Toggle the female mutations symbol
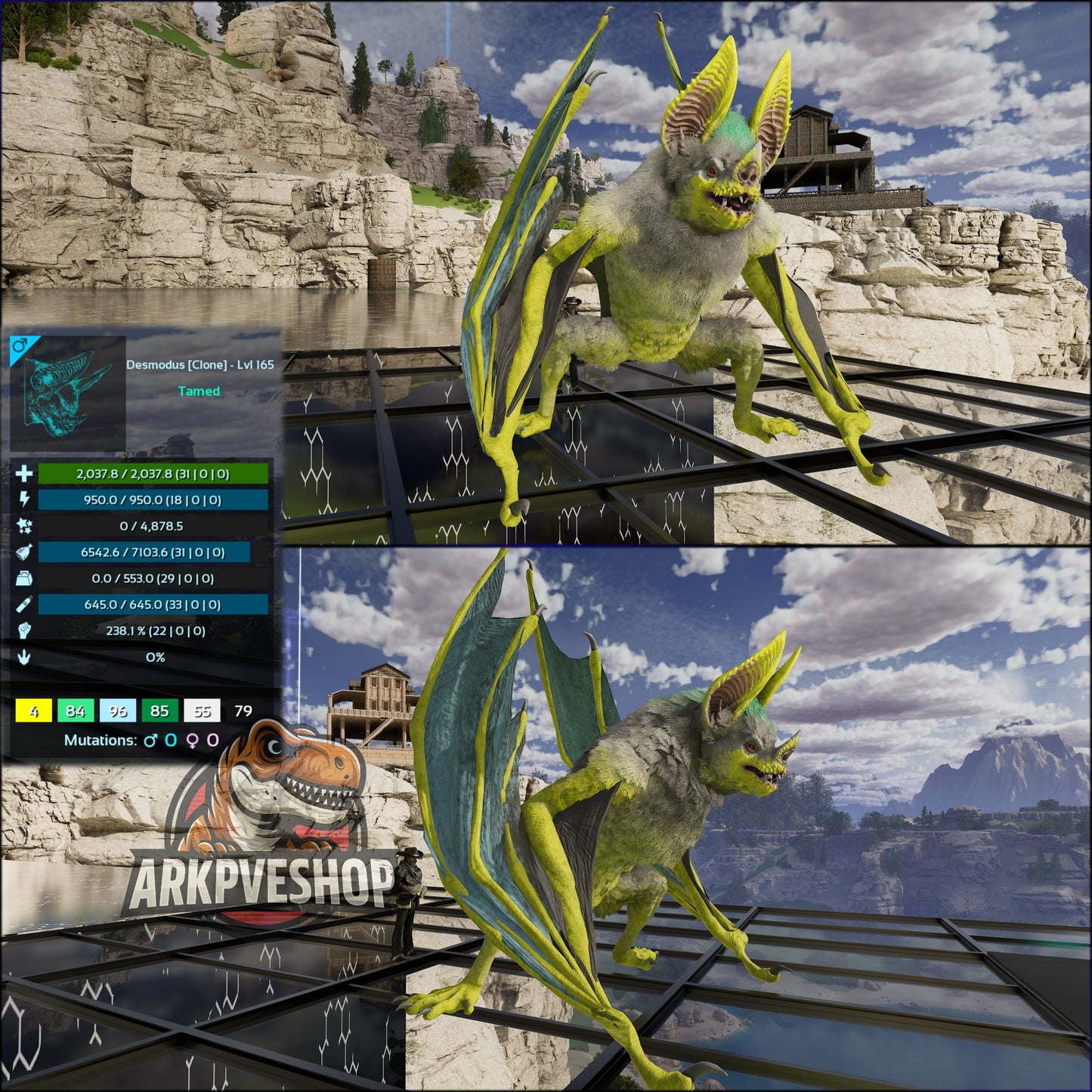 pyautogui.click(x=193, y=741)
